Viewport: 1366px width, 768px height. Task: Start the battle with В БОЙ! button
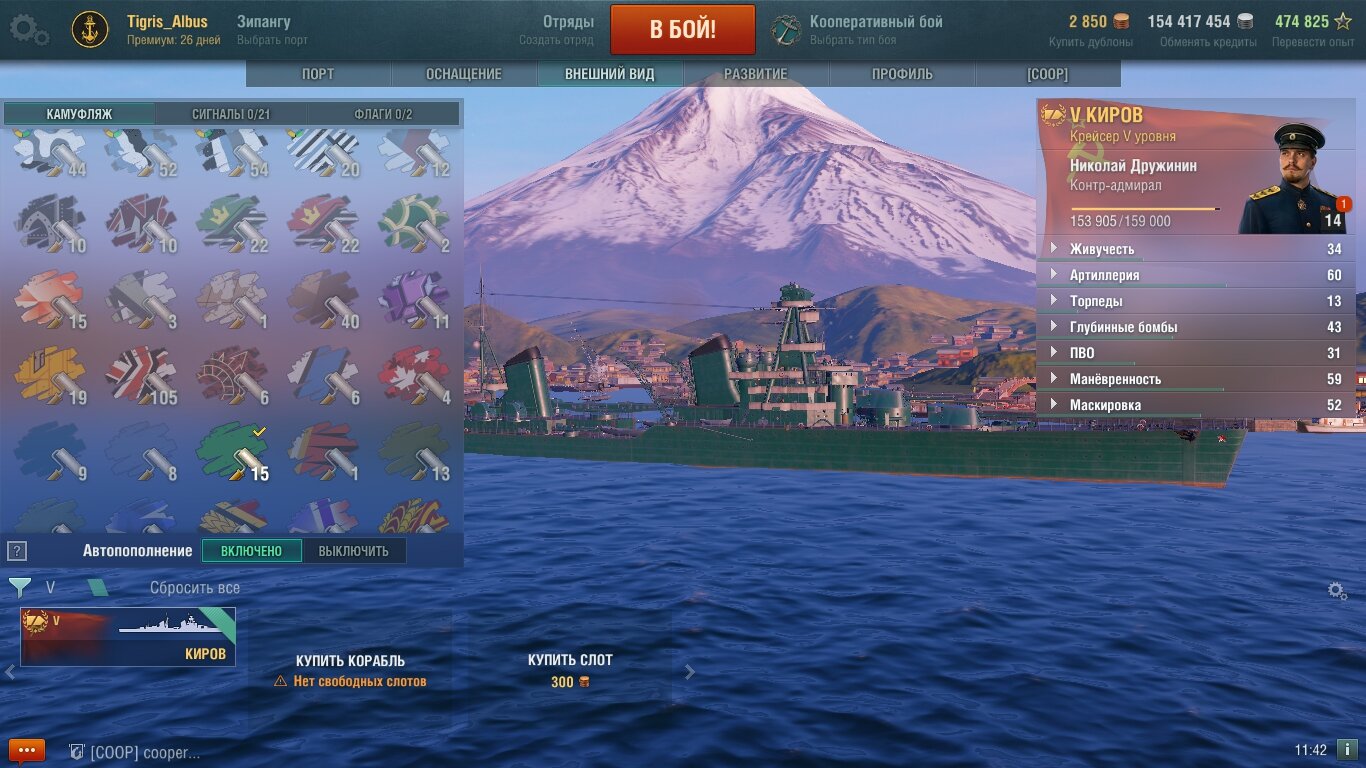pyautogui.click(x=682, y=29)
